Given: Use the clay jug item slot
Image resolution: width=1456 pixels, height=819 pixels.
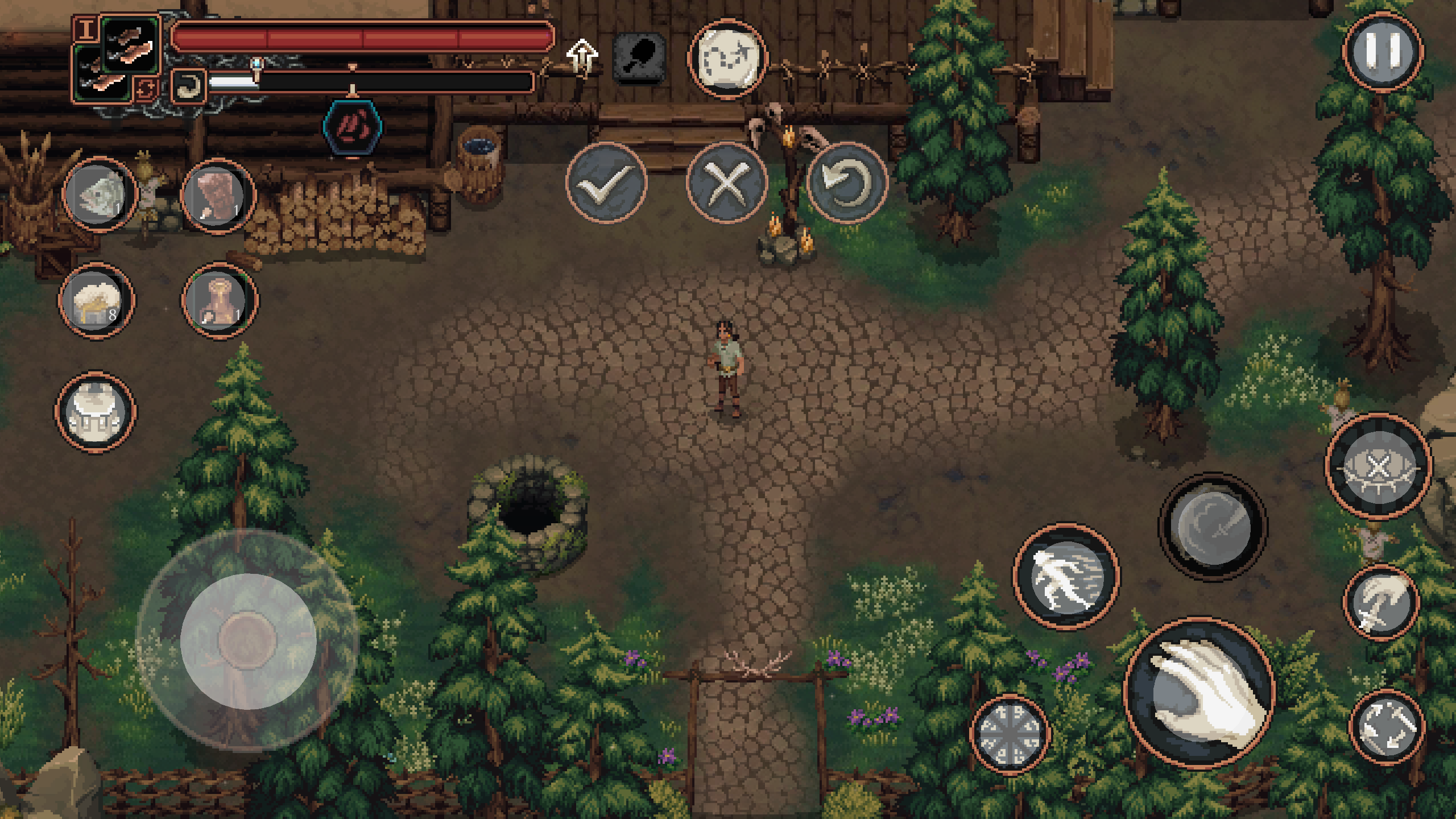Looking at the screenshot, I should pos(220,300).
